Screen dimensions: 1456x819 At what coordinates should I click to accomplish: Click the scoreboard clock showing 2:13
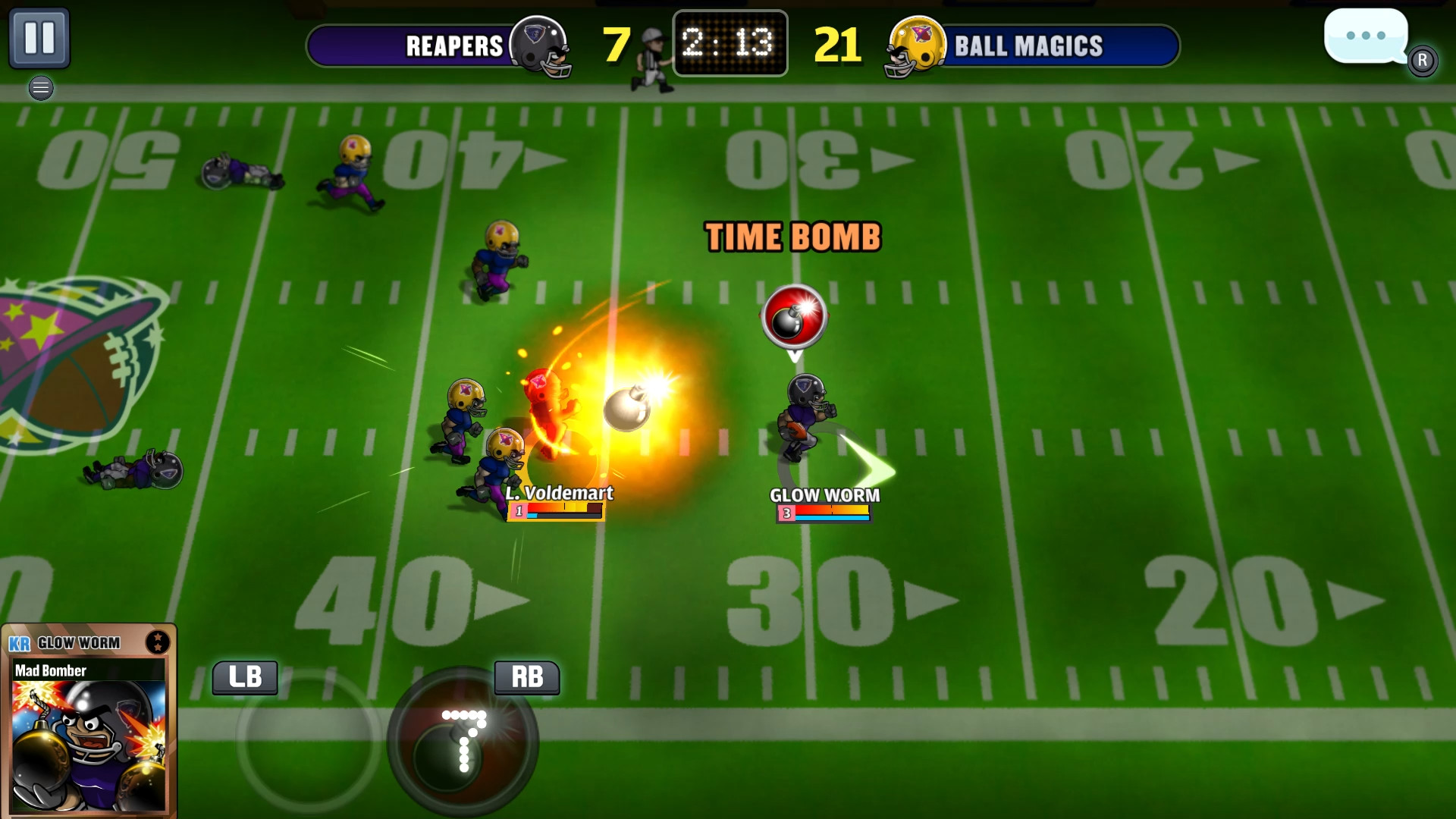coord(730,44)
